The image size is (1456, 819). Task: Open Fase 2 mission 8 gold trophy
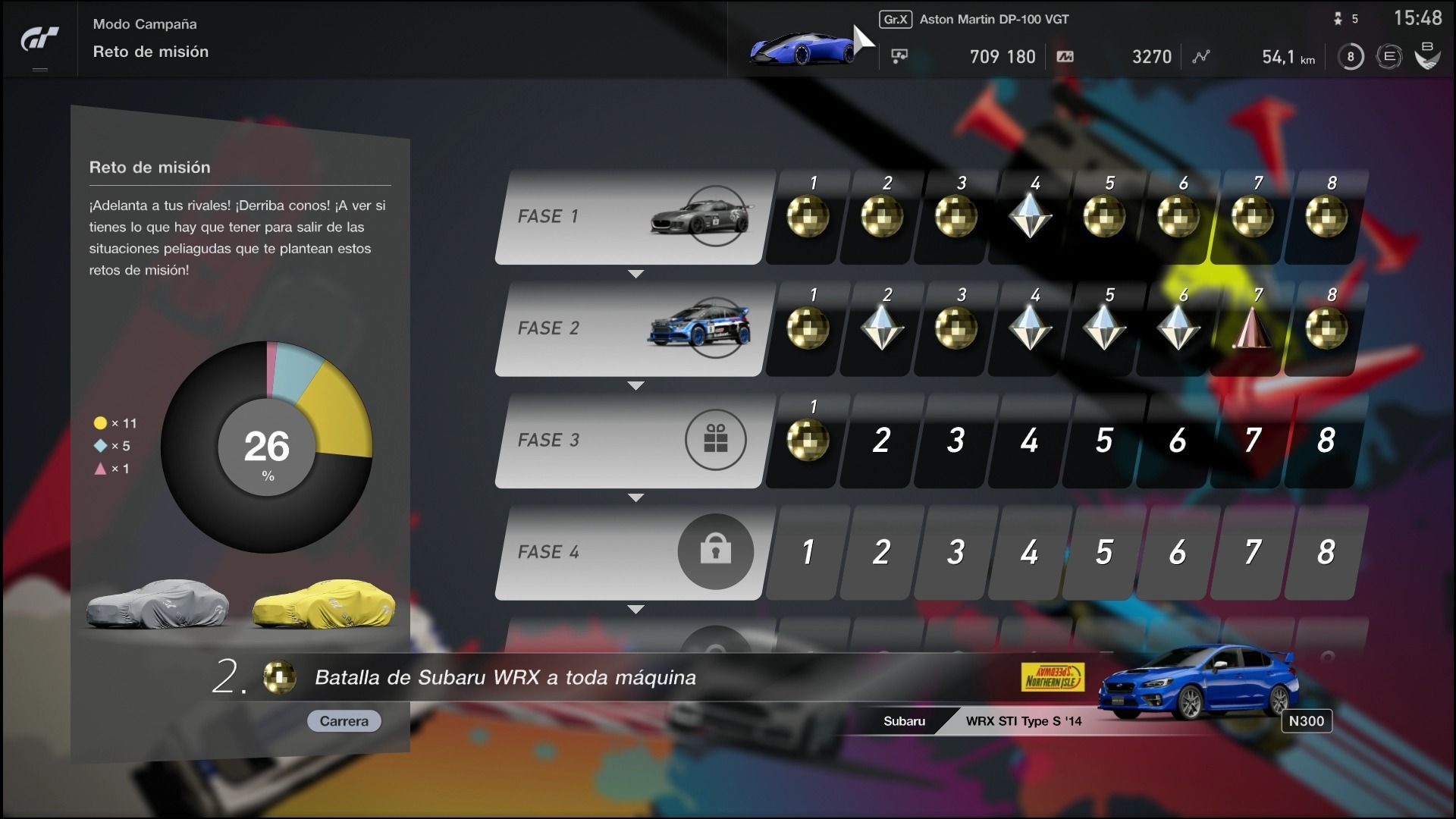1326,328
